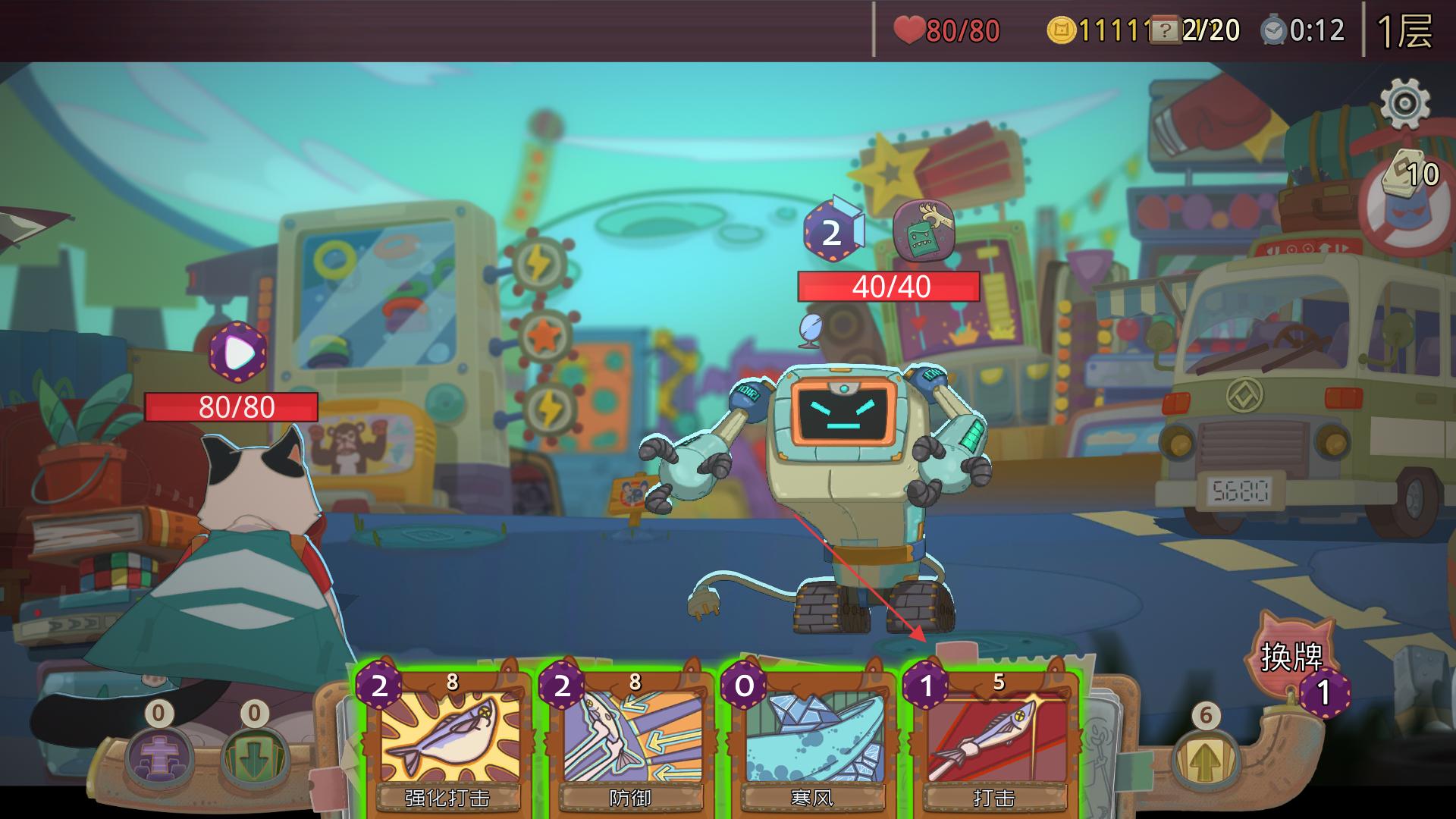Choose the 寒风 card
This screenshot has width=1456, height=819.
(811, 739)
